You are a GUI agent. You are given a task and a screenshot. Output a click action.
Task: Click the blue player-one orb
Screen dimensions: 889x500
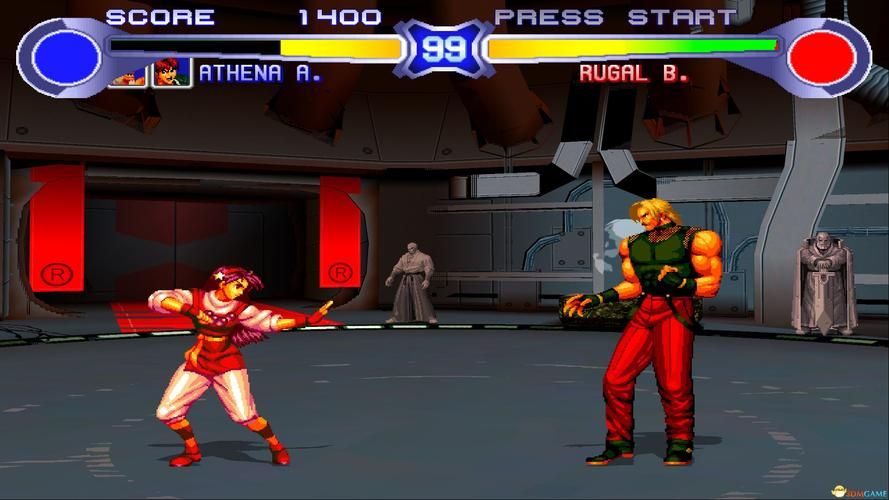[x=67, y=57]
